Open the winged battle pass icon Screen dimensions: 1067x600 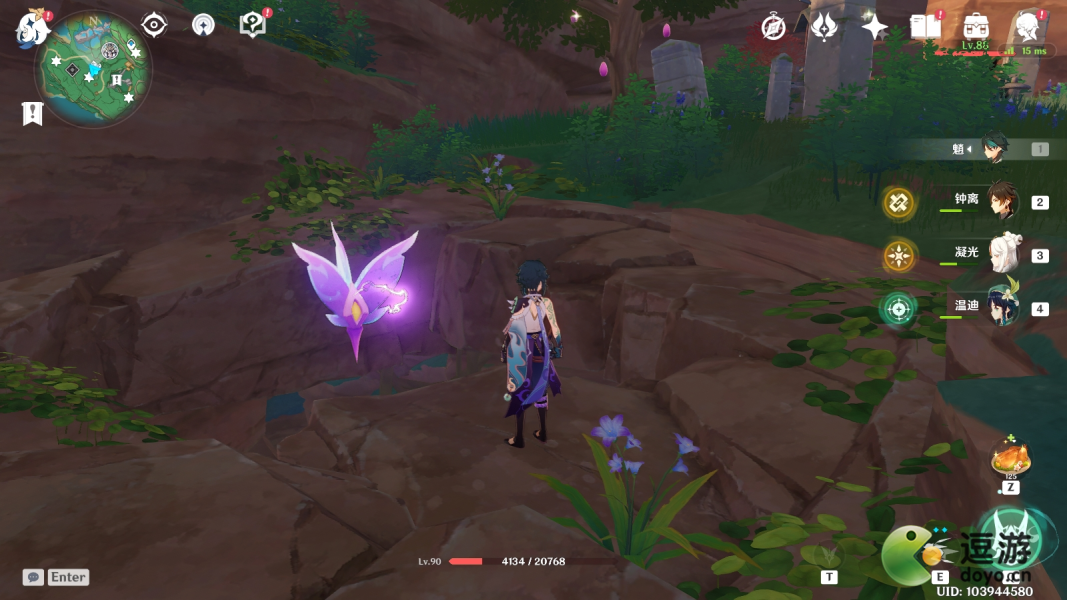point(823,27)
